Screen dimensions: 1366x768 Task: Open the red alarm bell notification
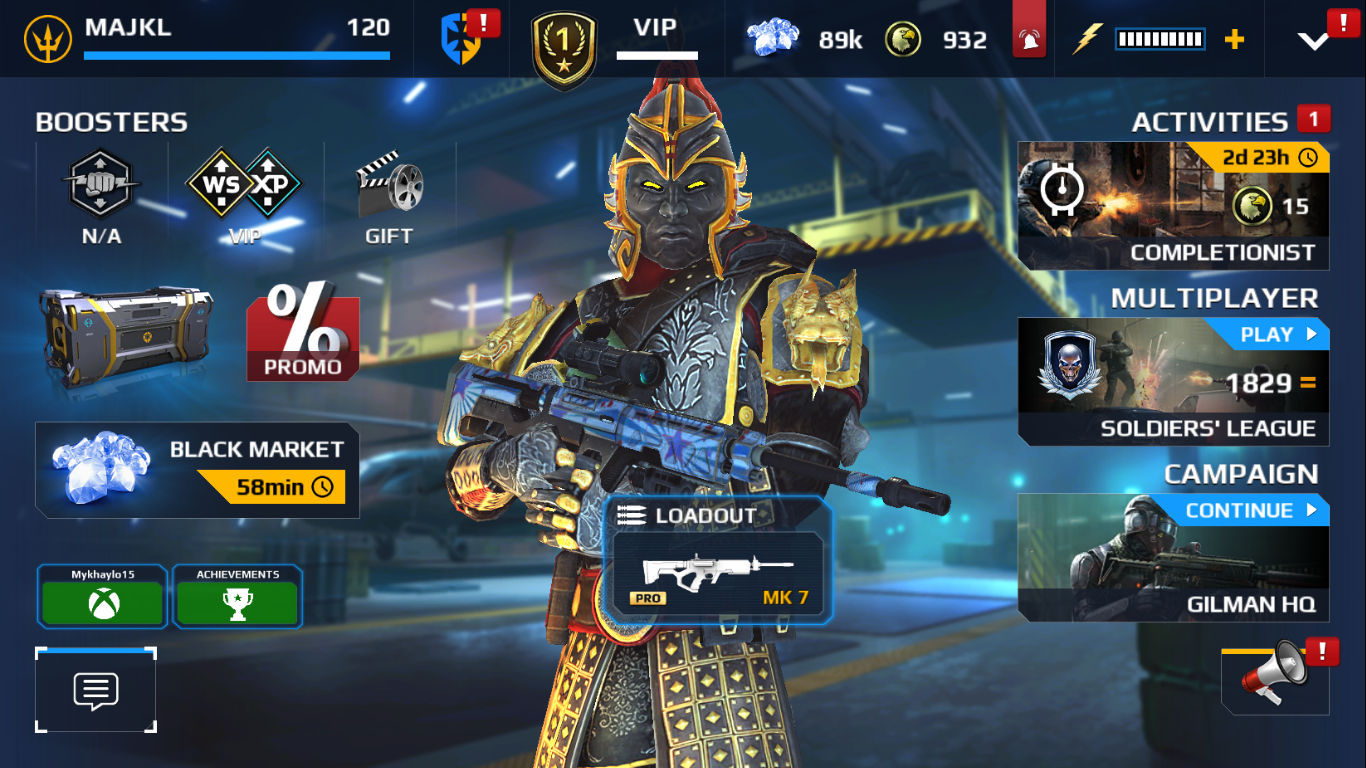(x=1028, y=38)
